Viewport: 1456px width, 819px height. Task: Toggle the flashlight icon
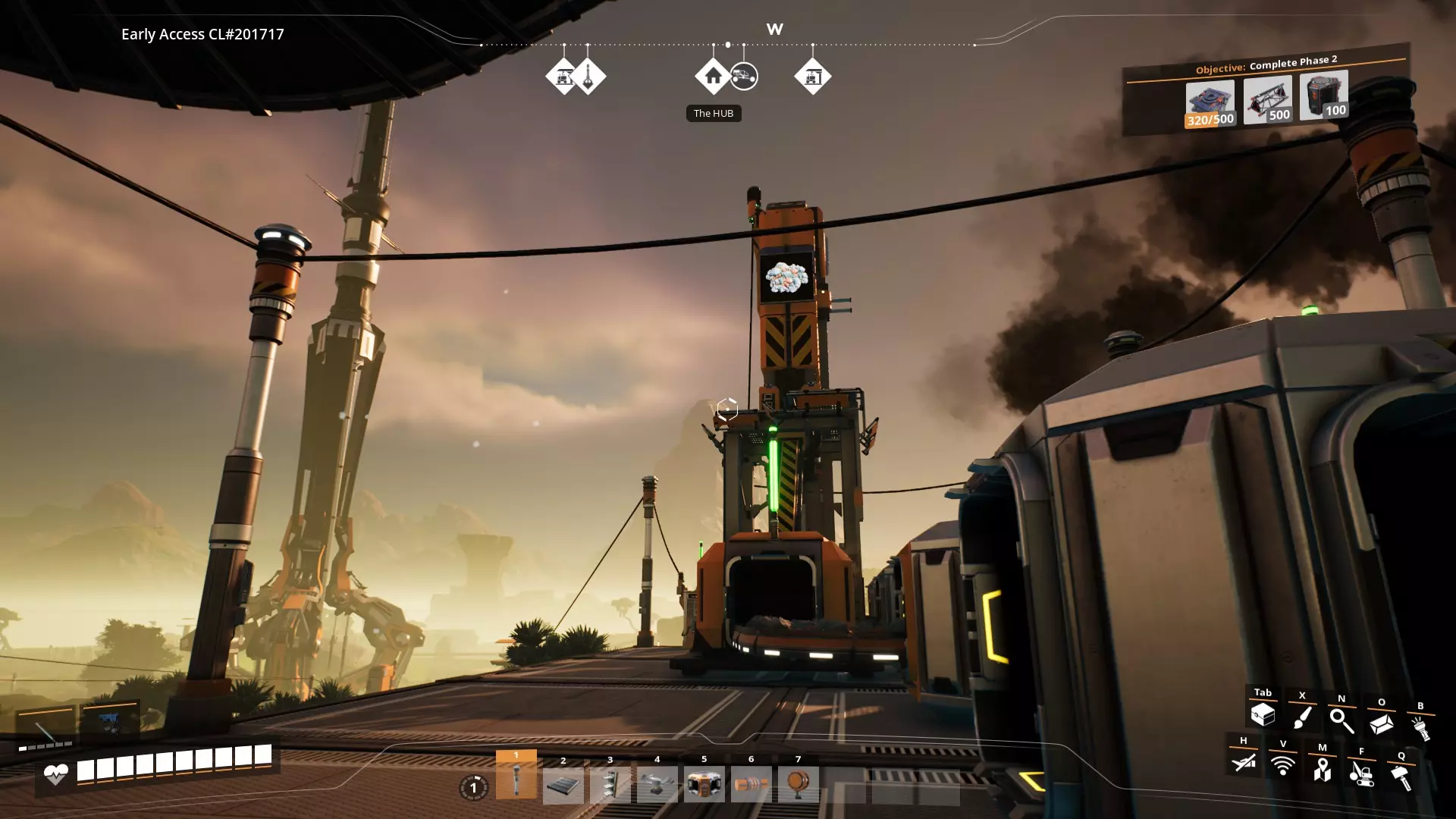(x=1420, y=728)
